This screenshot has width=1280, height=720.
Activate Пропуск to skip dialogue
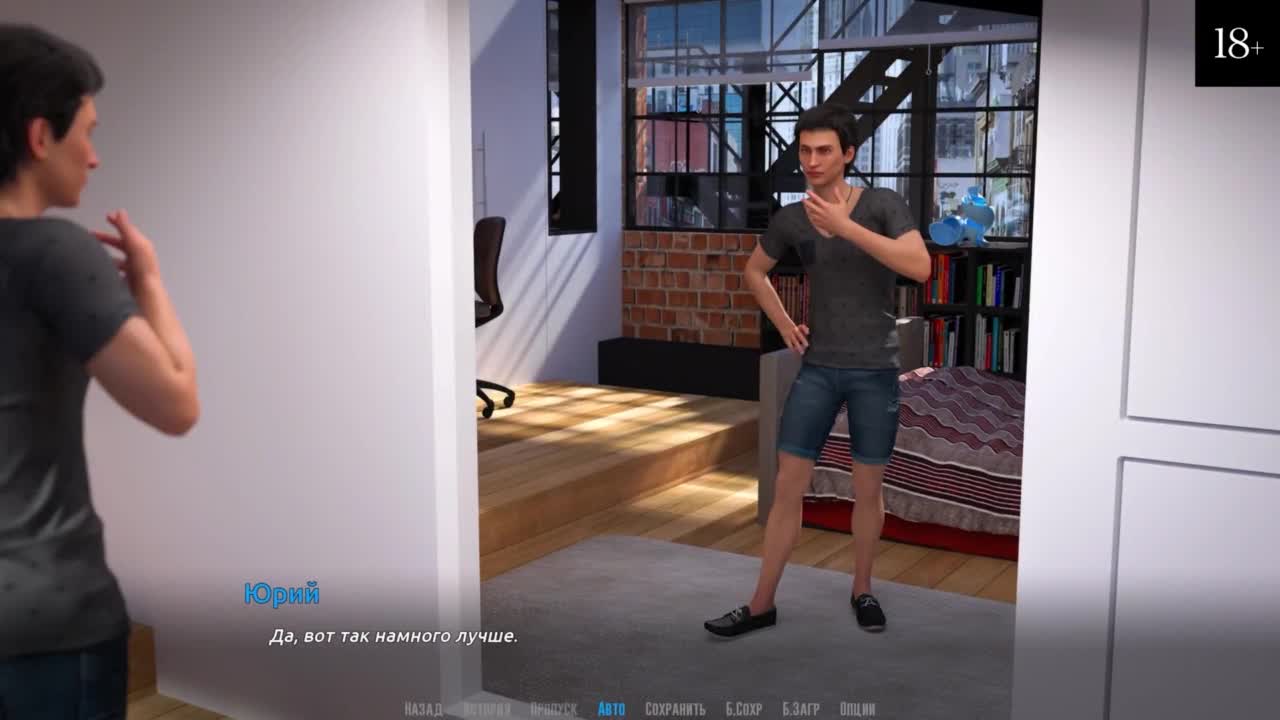click(553, 709)
